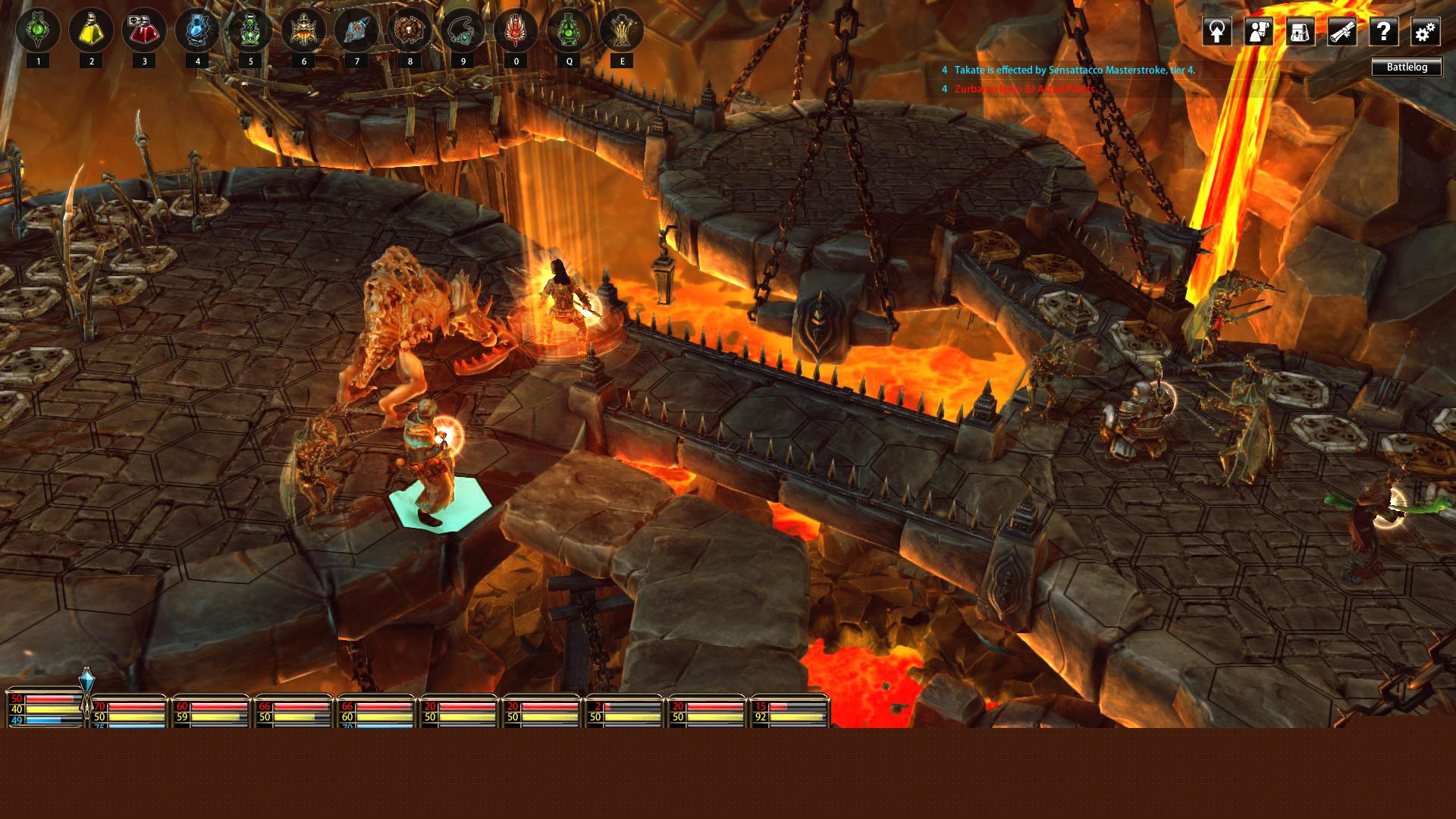Viewport: 1456px width, 819px height.
Task: Select the blue crystal shard in slot 7
Action: click(x=356, y=30)
